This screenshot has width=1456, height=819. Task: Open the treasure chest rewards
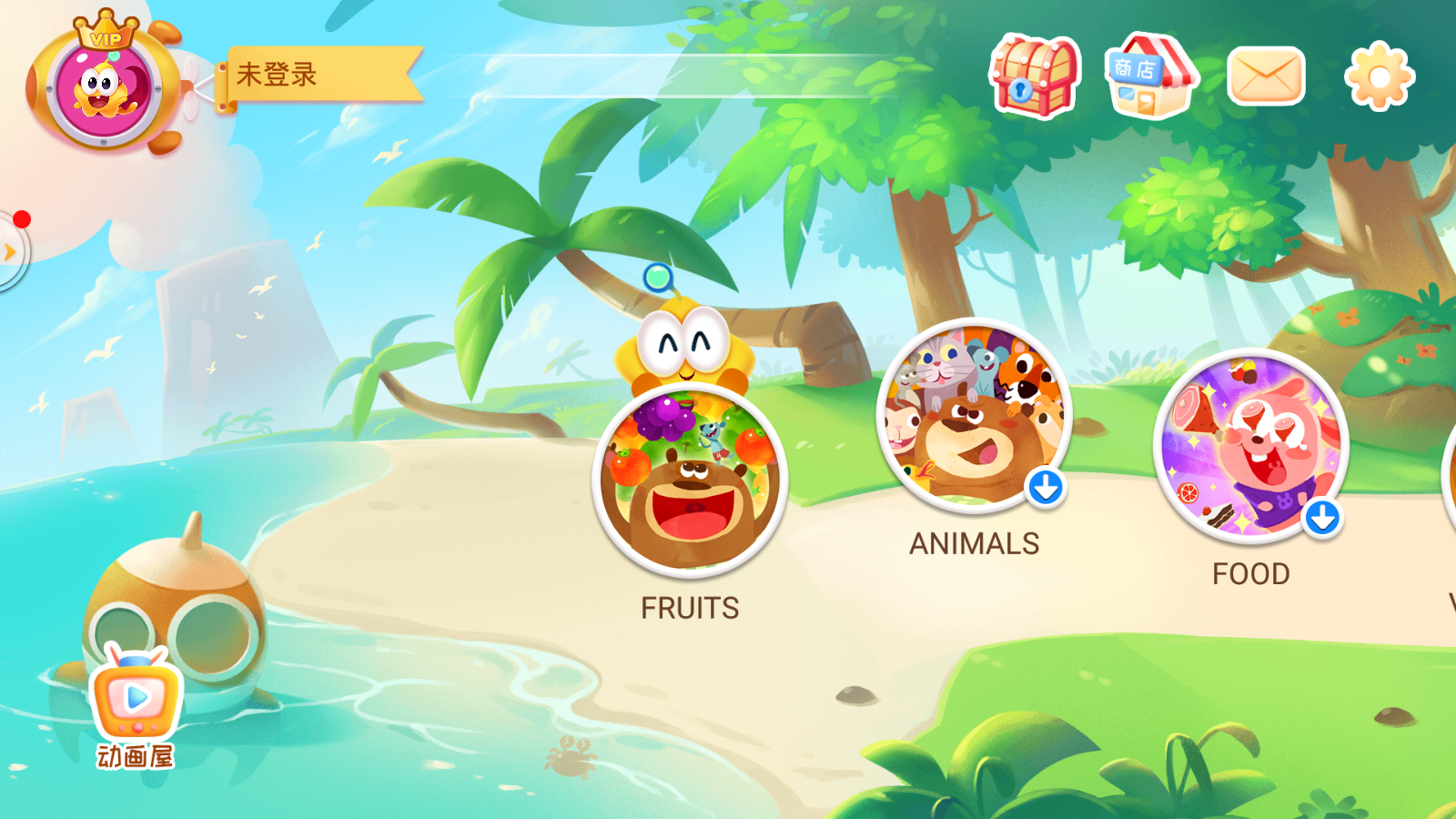coord(1035,76)
